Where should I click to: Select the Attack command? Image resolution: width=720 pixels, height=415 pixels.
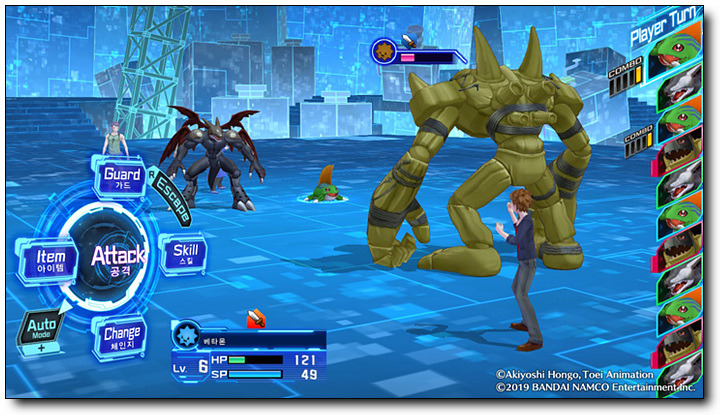[x=118, y=257]
